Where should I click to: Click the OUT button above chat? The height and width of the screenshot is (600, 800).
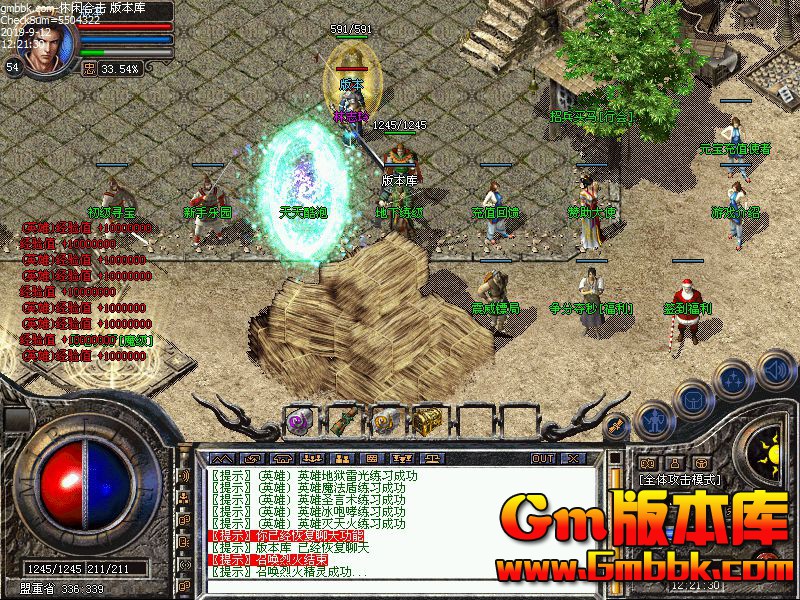(543, 459)
